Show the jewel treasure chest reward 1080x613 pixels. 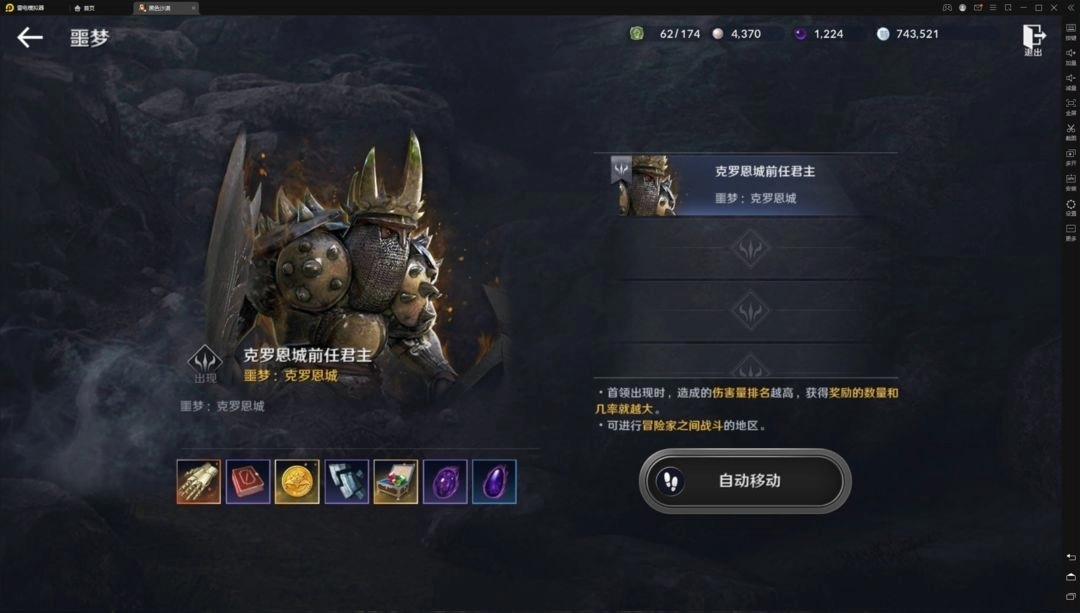pyautogui.click(x=396, y=482)
